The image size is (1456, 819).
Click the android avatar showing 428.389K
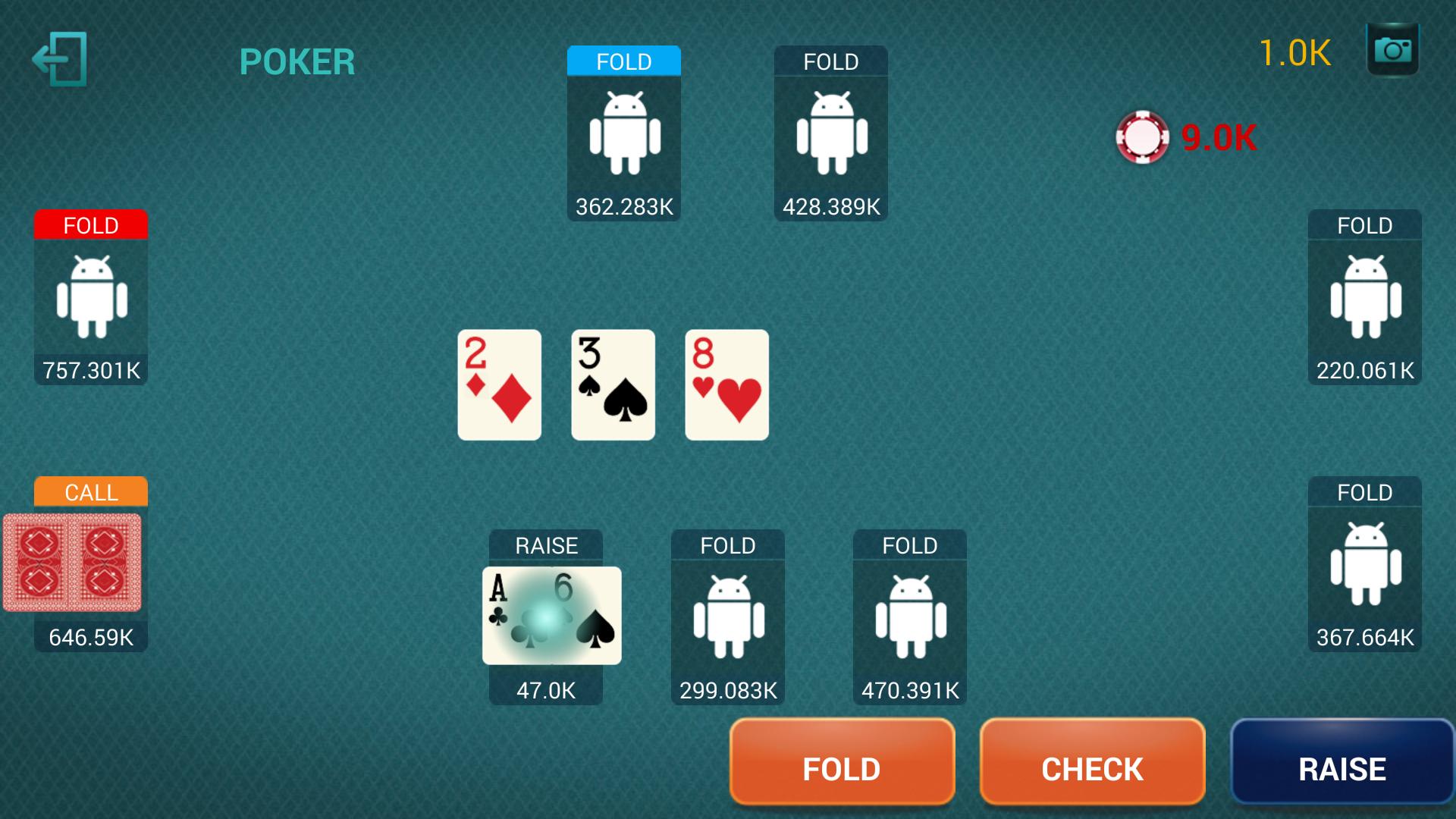pyautogui.click(x=830, y=135)
